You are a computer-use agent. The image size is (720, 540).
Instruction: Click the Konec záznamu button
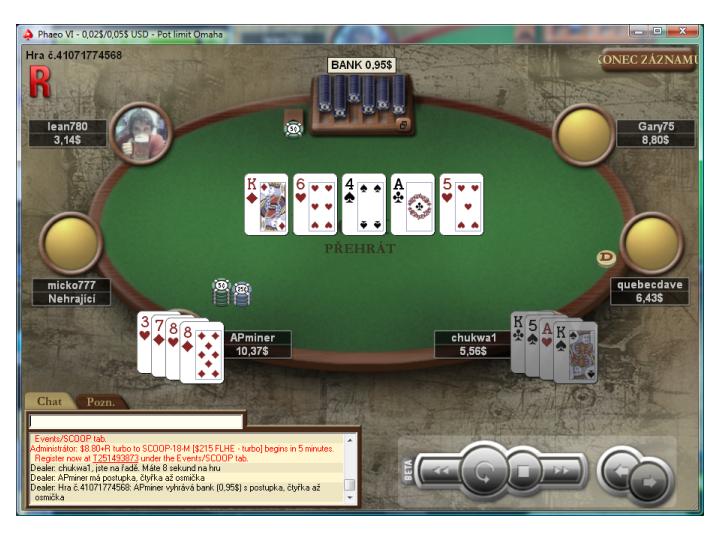[x=649, y=60]
